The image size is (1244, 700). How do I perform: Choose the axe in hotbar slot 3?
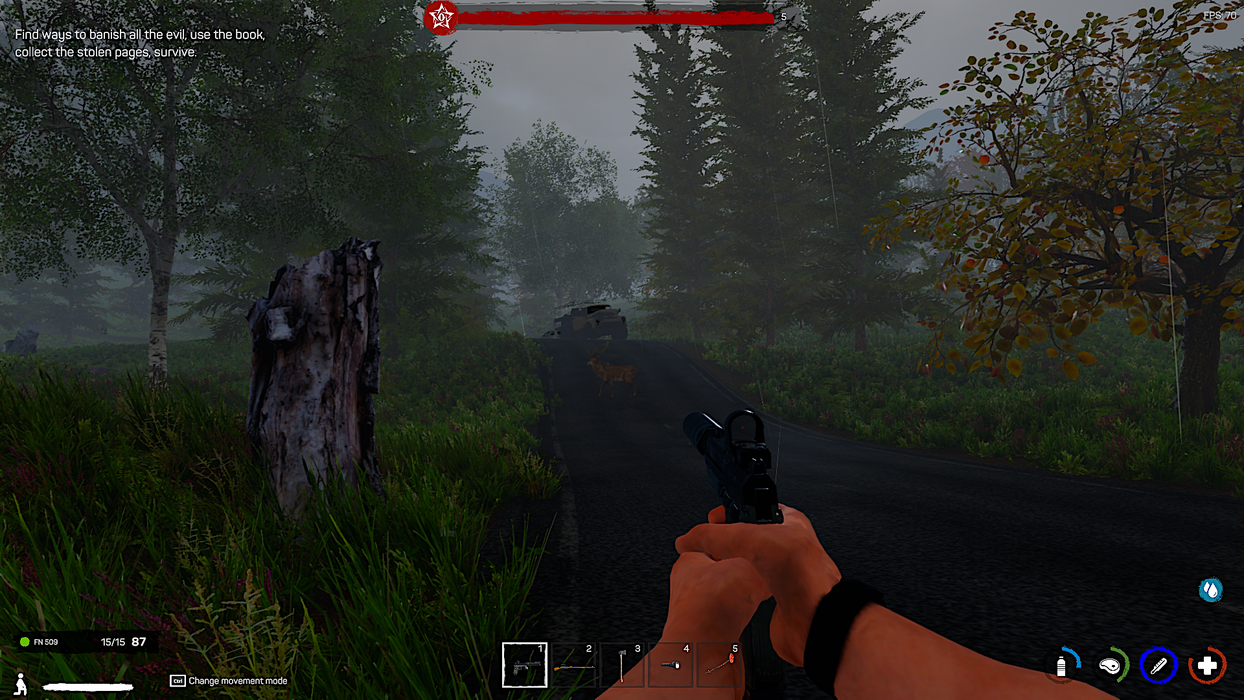coord(623,665)
